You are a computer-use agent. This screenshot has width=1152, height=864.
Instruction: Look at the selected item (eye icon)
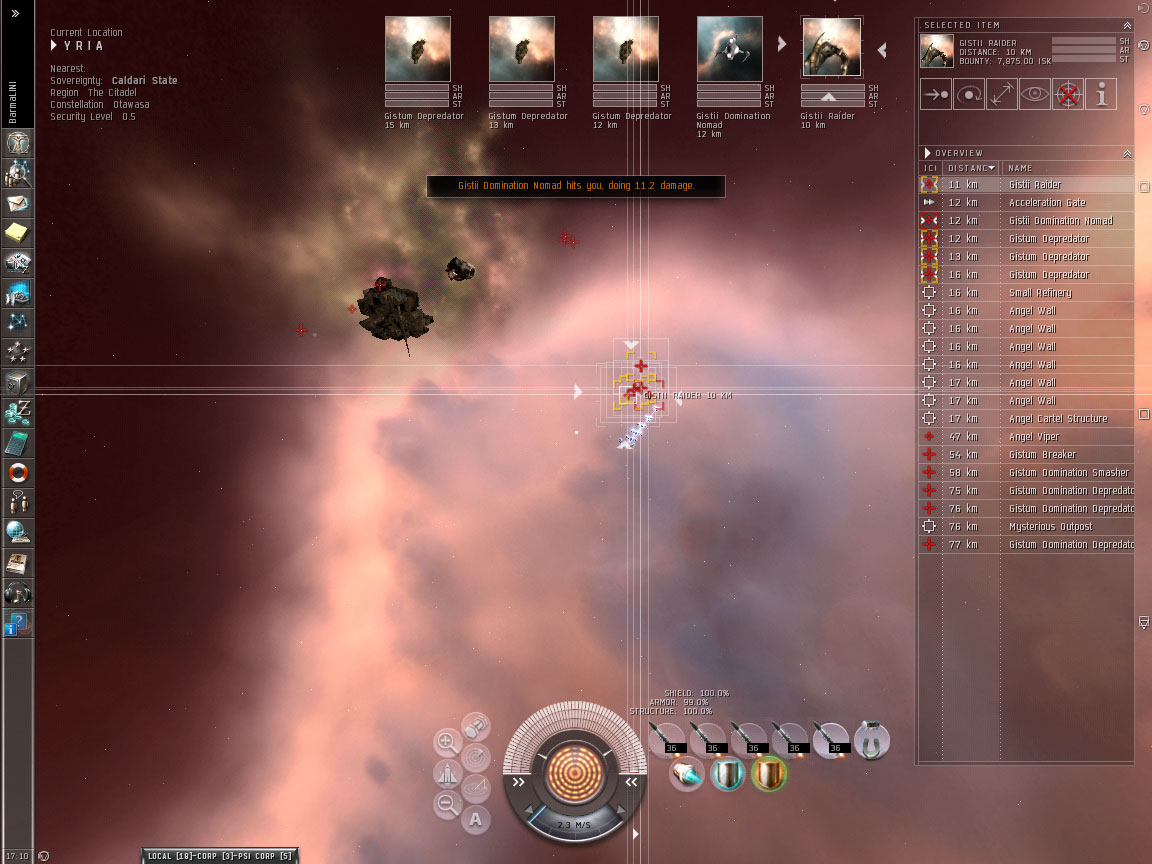pyautogui.click(x=1035, y=94)
